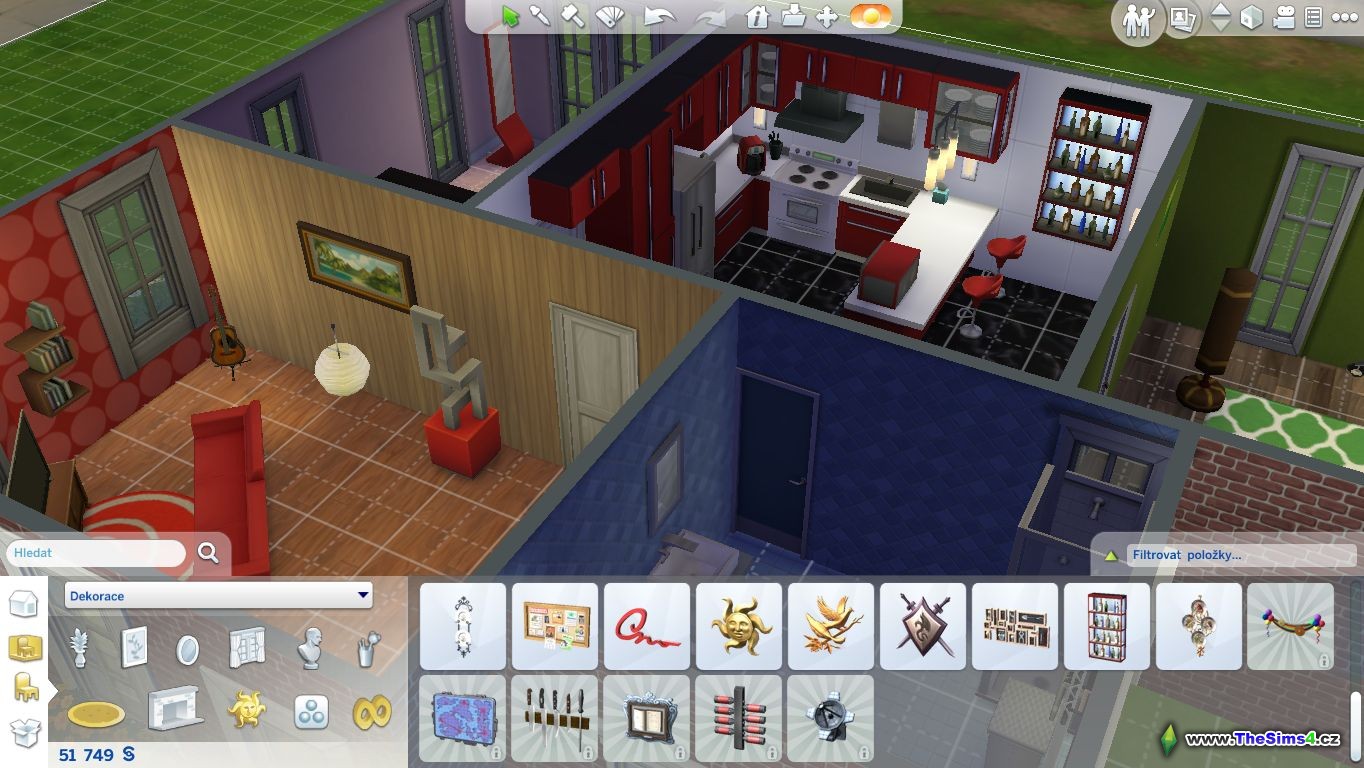Choose the cork bulletin board item

click(555, 626)
